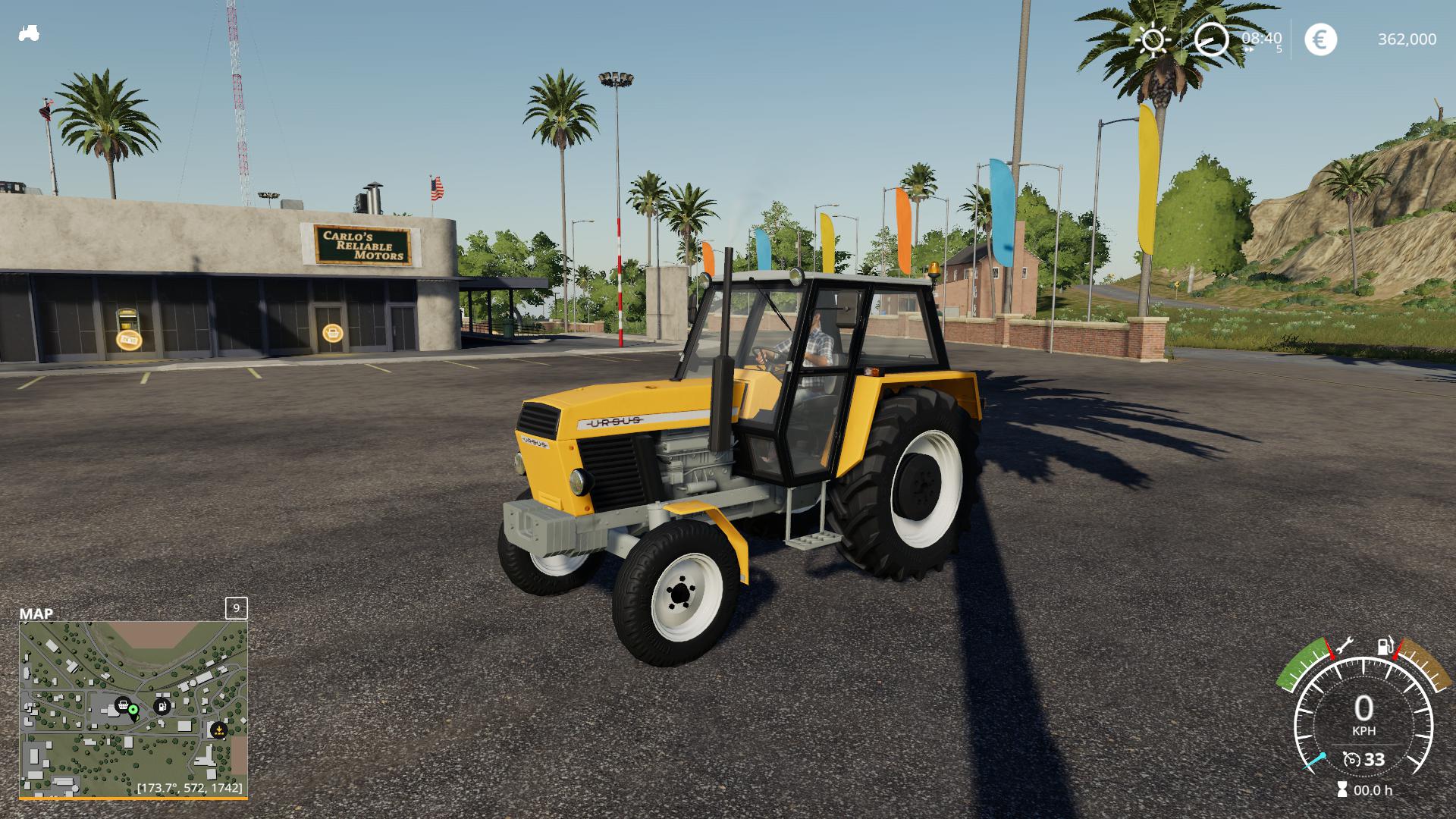
Task: Select the shop basket marker on the minimap
Action: point(122,707)
